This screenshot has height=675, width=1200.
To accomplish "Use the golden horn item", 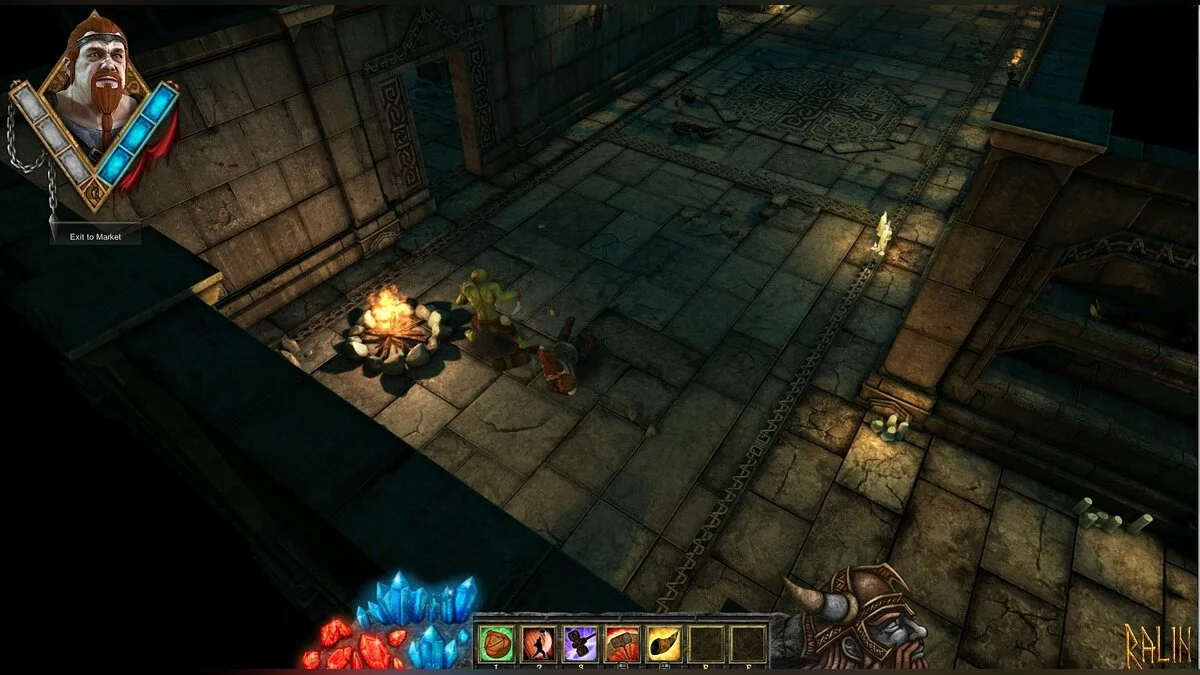I will [663, 643].
